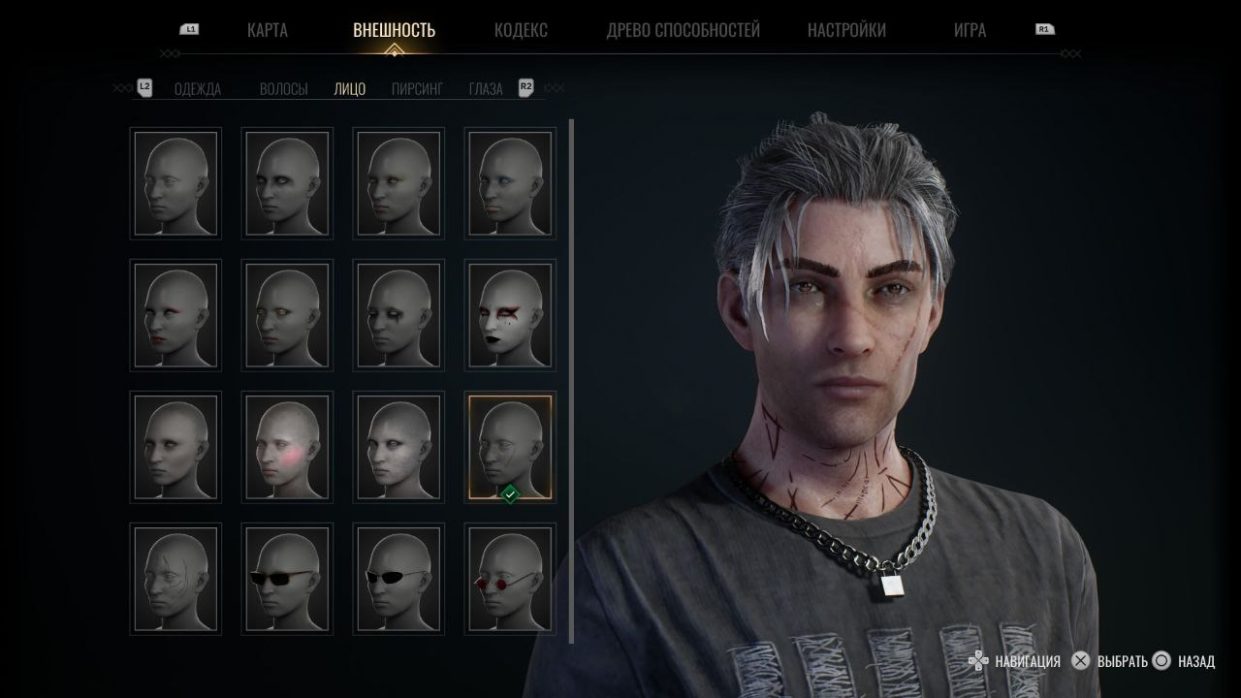The height and width of the screenshot is (698, 1241).
Task: Show the Глаза category
Action: (485, 89)
